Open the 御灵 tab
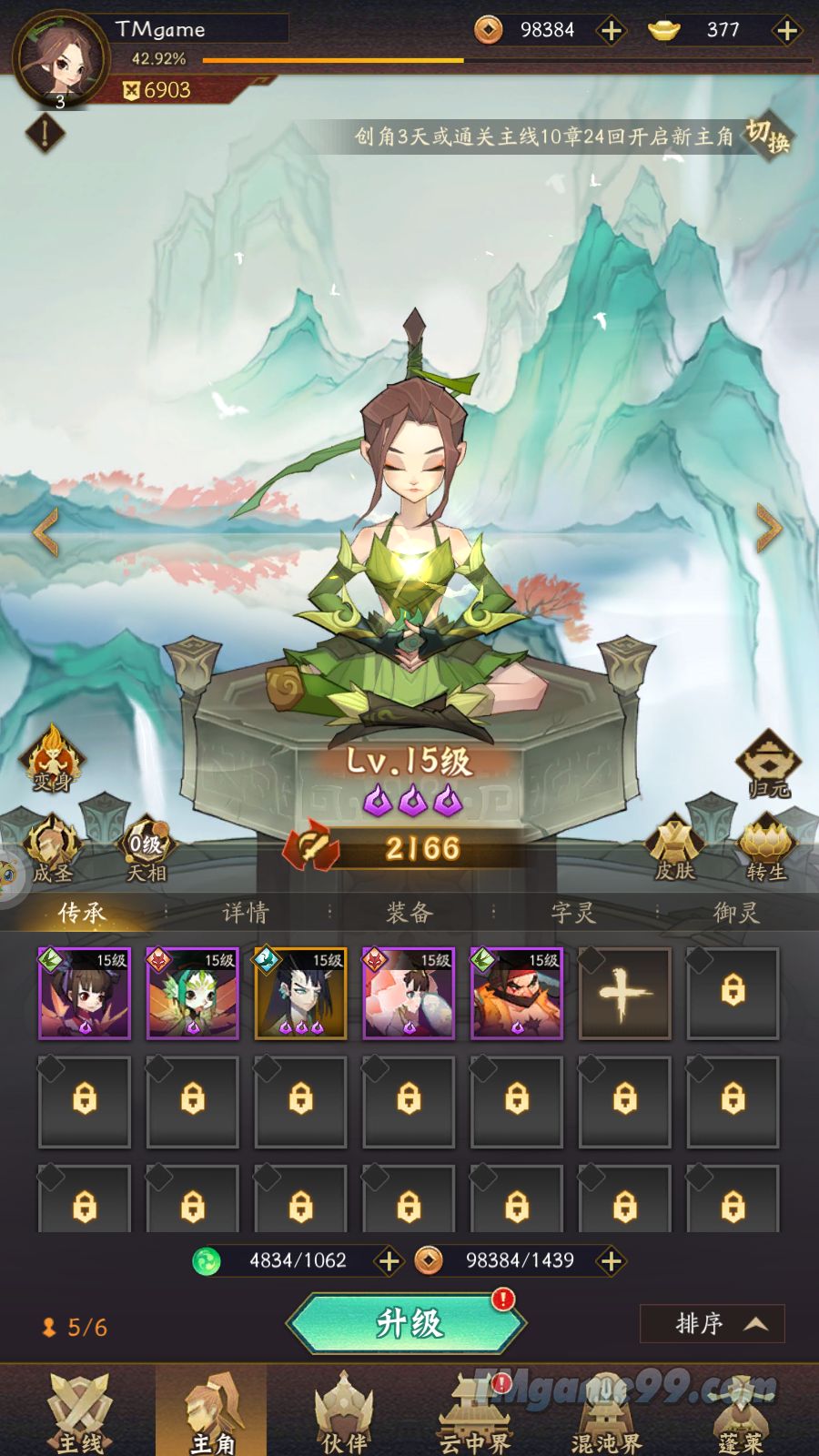Image resolution: width=819 pixels, height=1456 pixels. tap(735, 912)
